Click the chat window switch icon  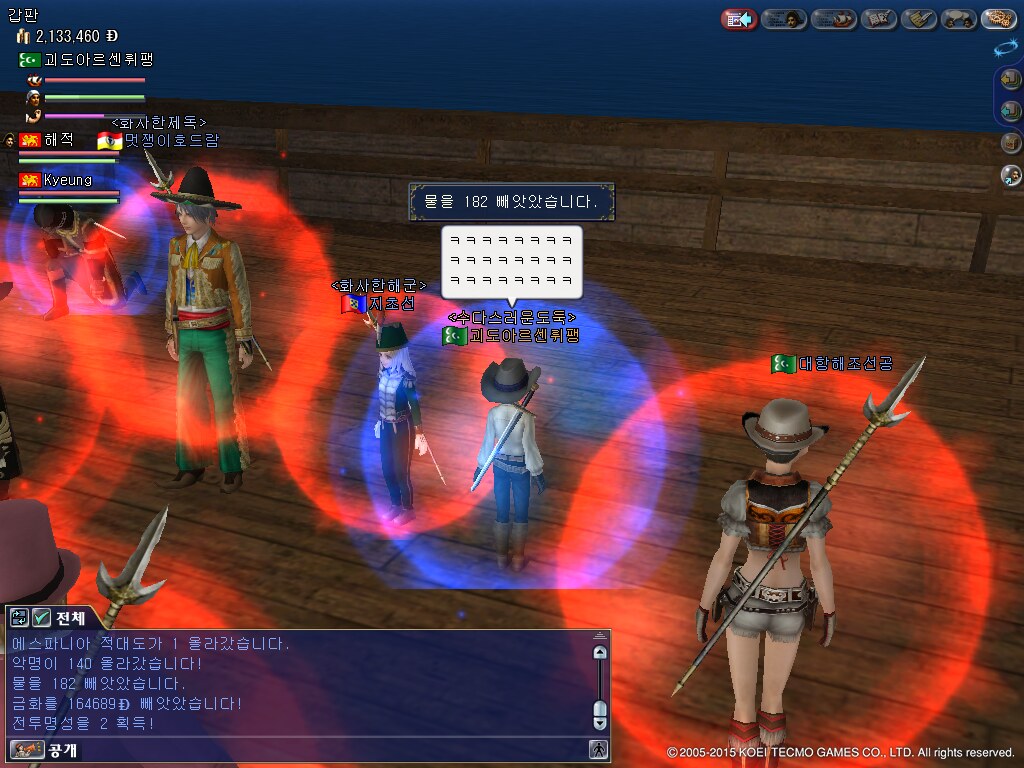point(19,617)
